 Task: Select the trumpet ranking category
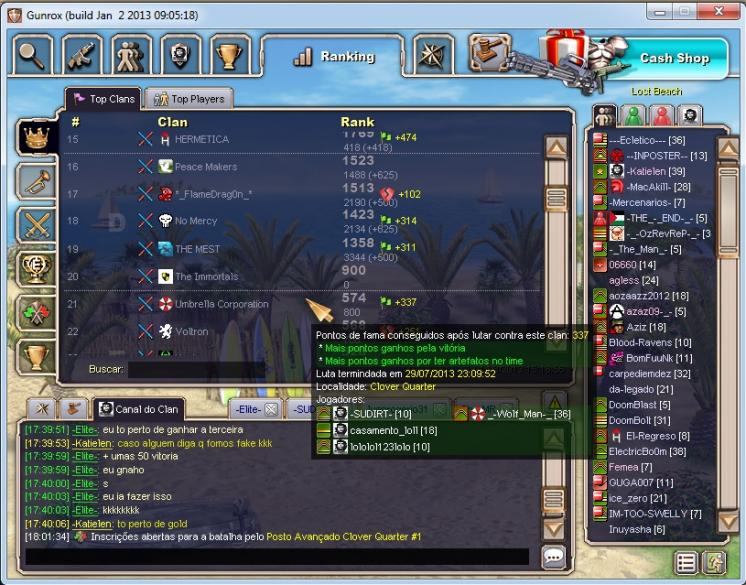tap(37, 181)
